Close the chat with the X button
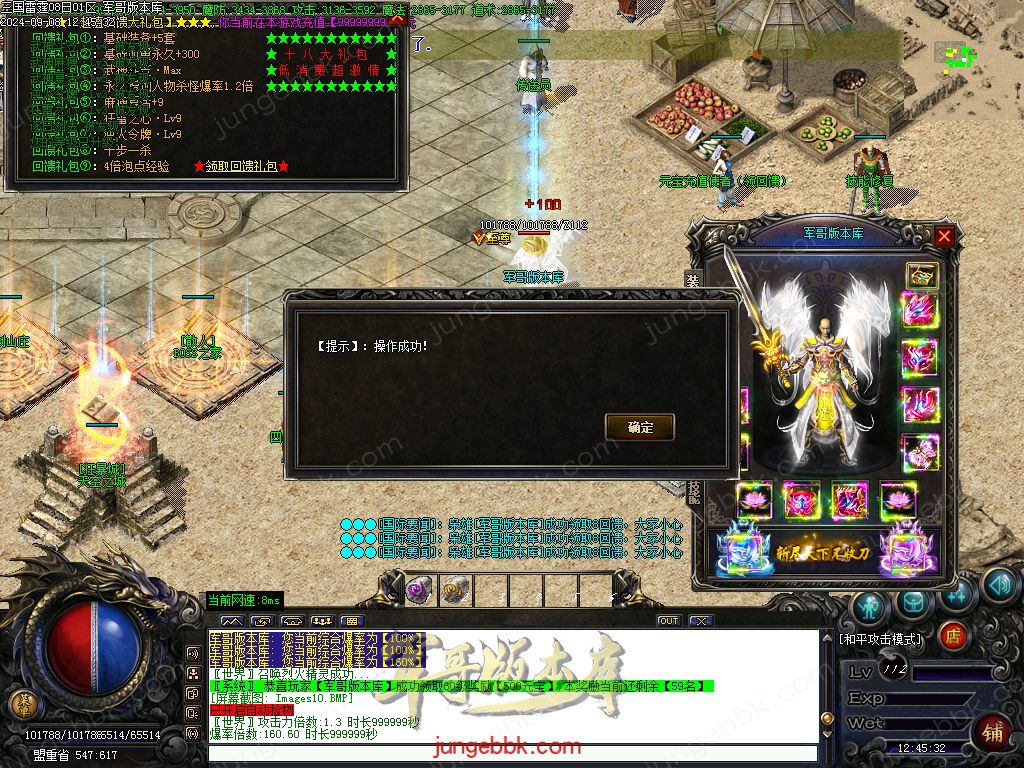This screenshot has width=1024, height=768. pos(701,621)
